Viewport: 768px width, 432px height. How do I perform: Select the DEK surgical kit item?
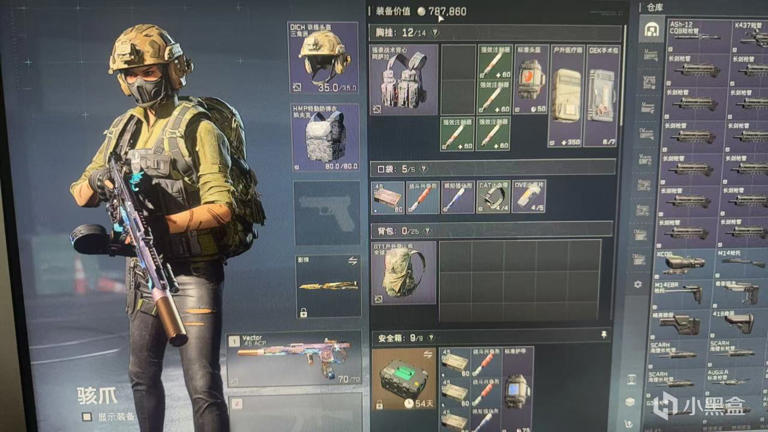point(602,95)
